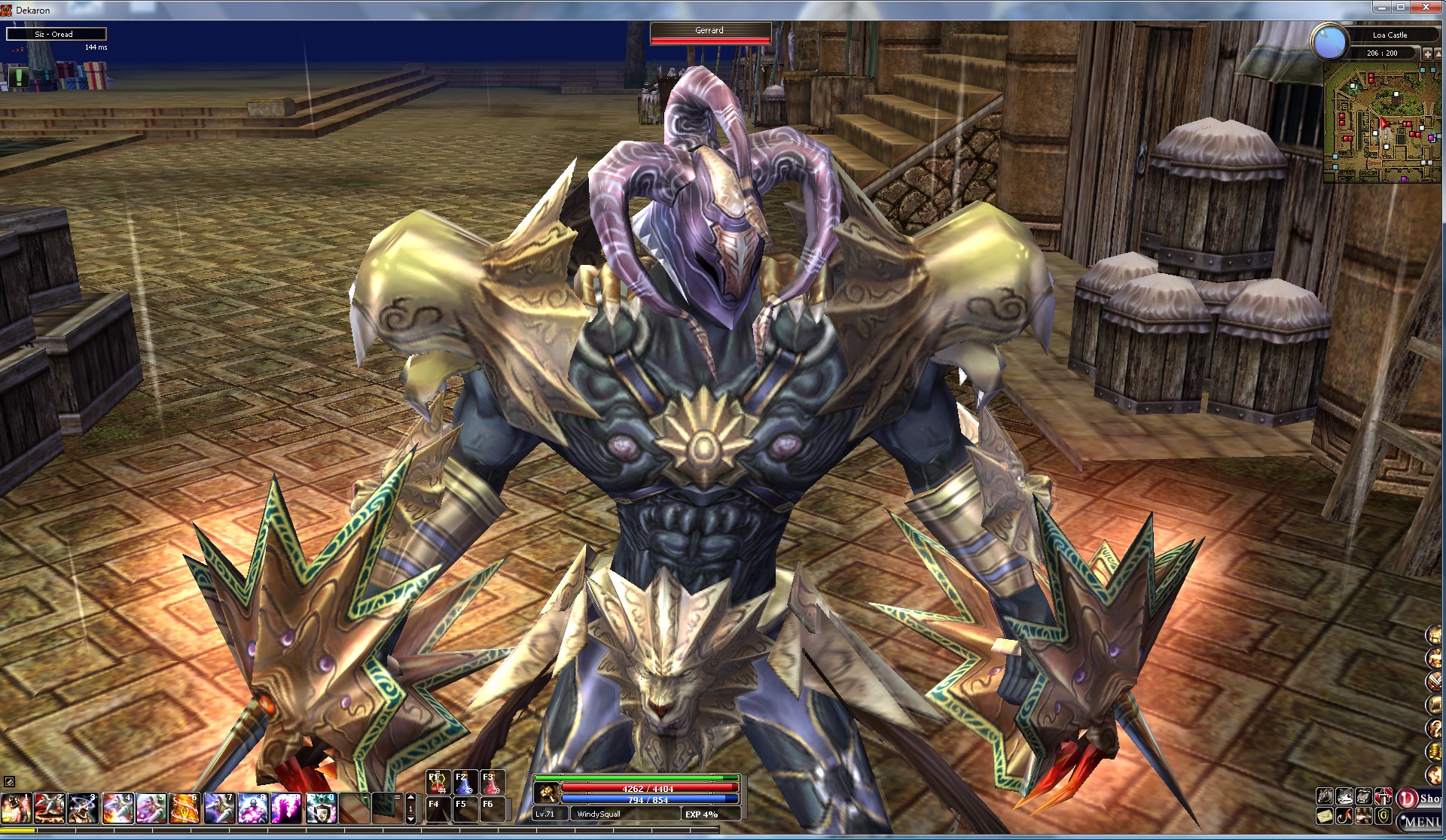1446x840 pixels.
Task: Click the minimap plus zoom button
Action: (x=1426, y=54)
